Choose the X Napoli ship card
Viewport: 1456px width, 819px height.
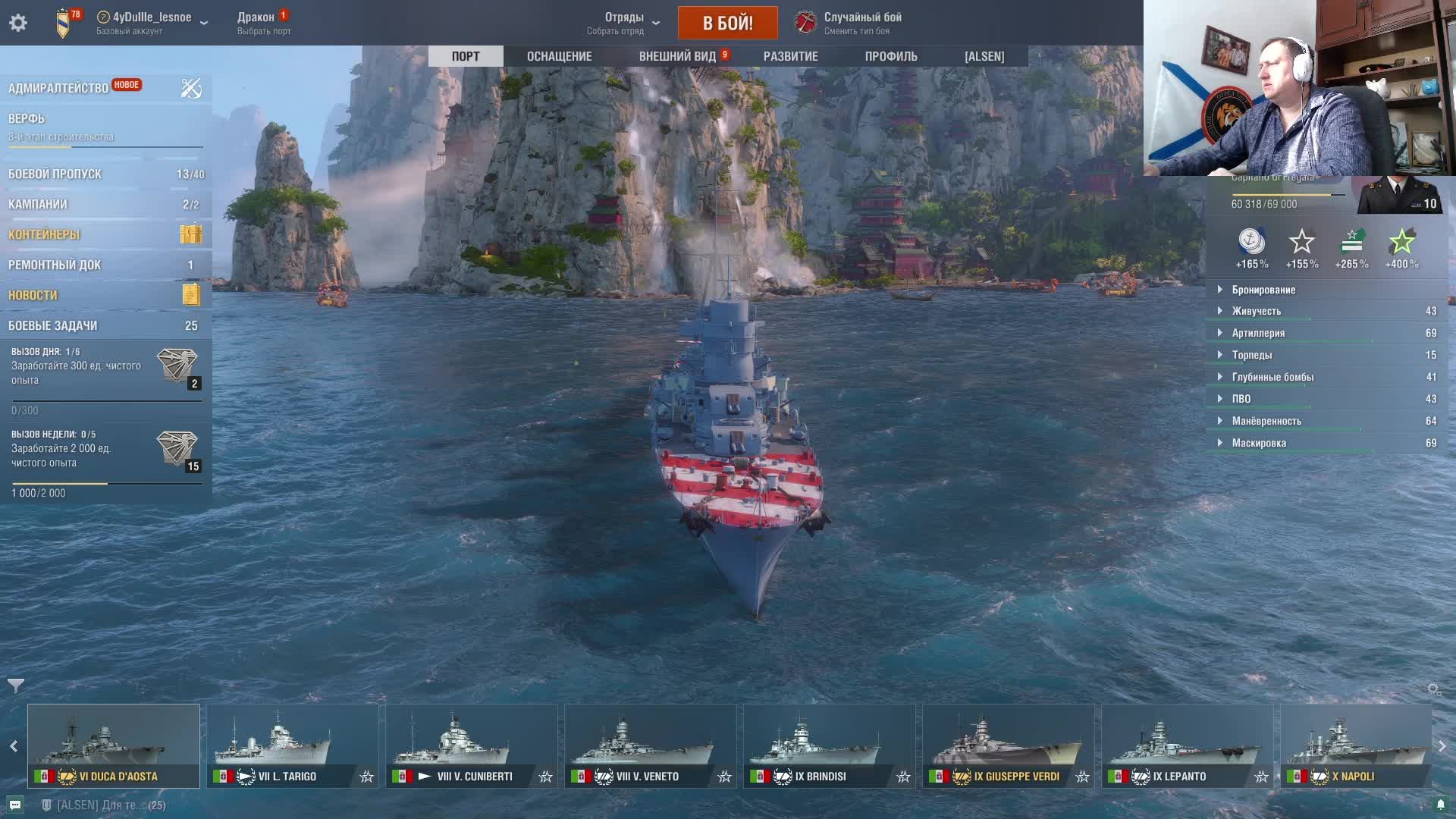pyautogui.click(x=1355, y=745)
